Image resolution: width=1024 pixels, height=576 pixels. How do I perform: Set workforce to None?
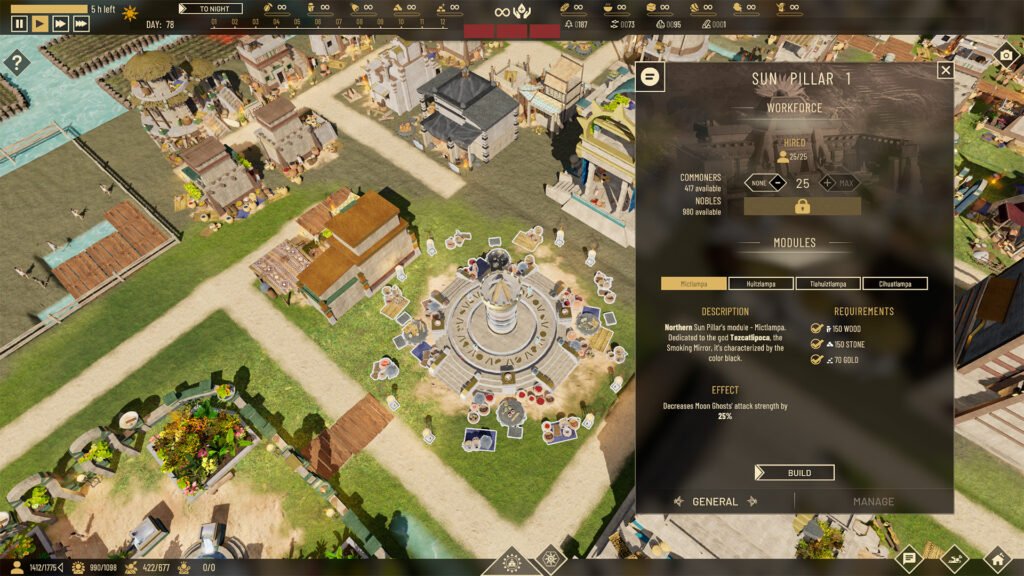click(x=755, y=183)
